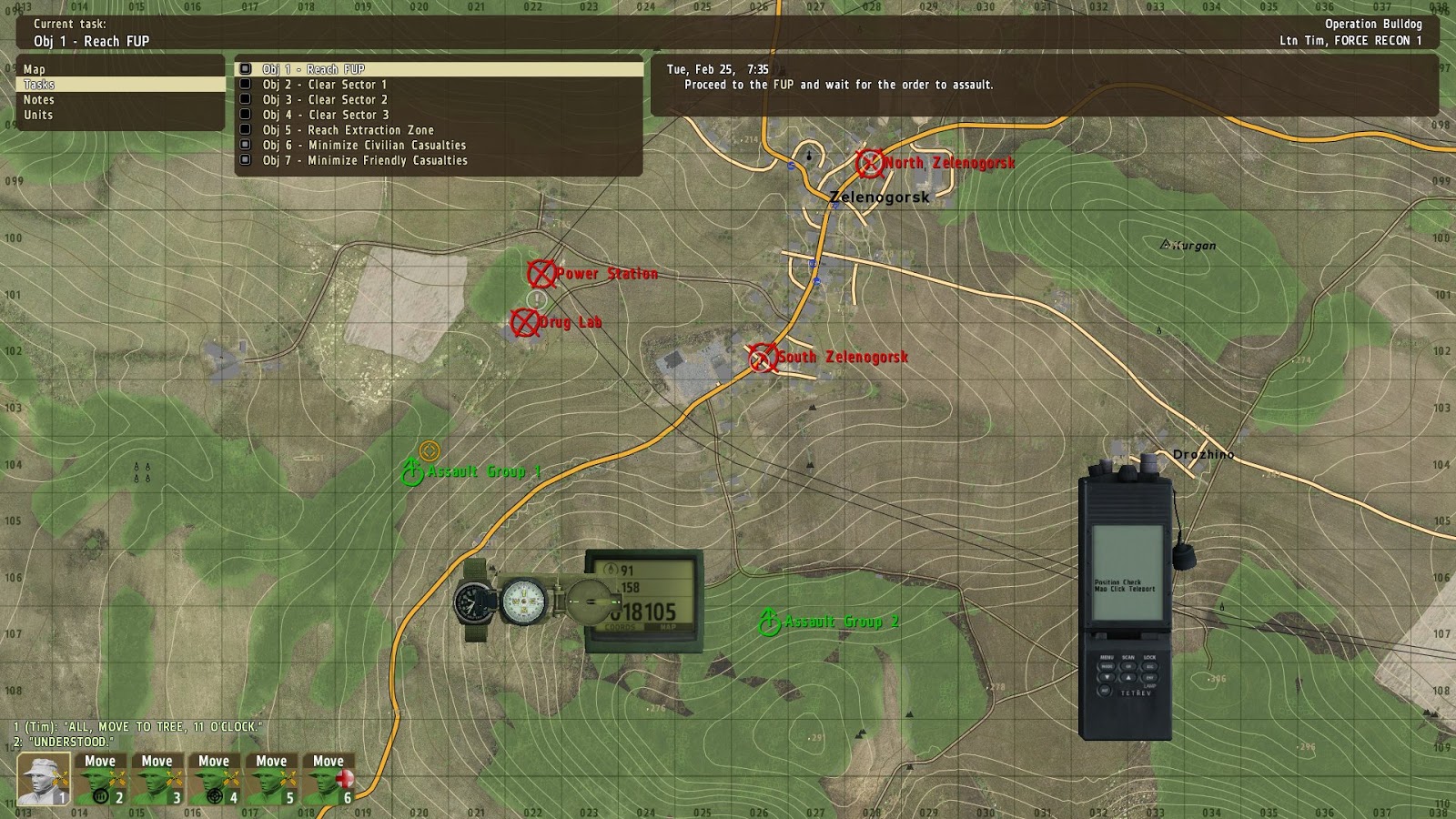
Task: Switch to the Notes tab
Action: 40,100
